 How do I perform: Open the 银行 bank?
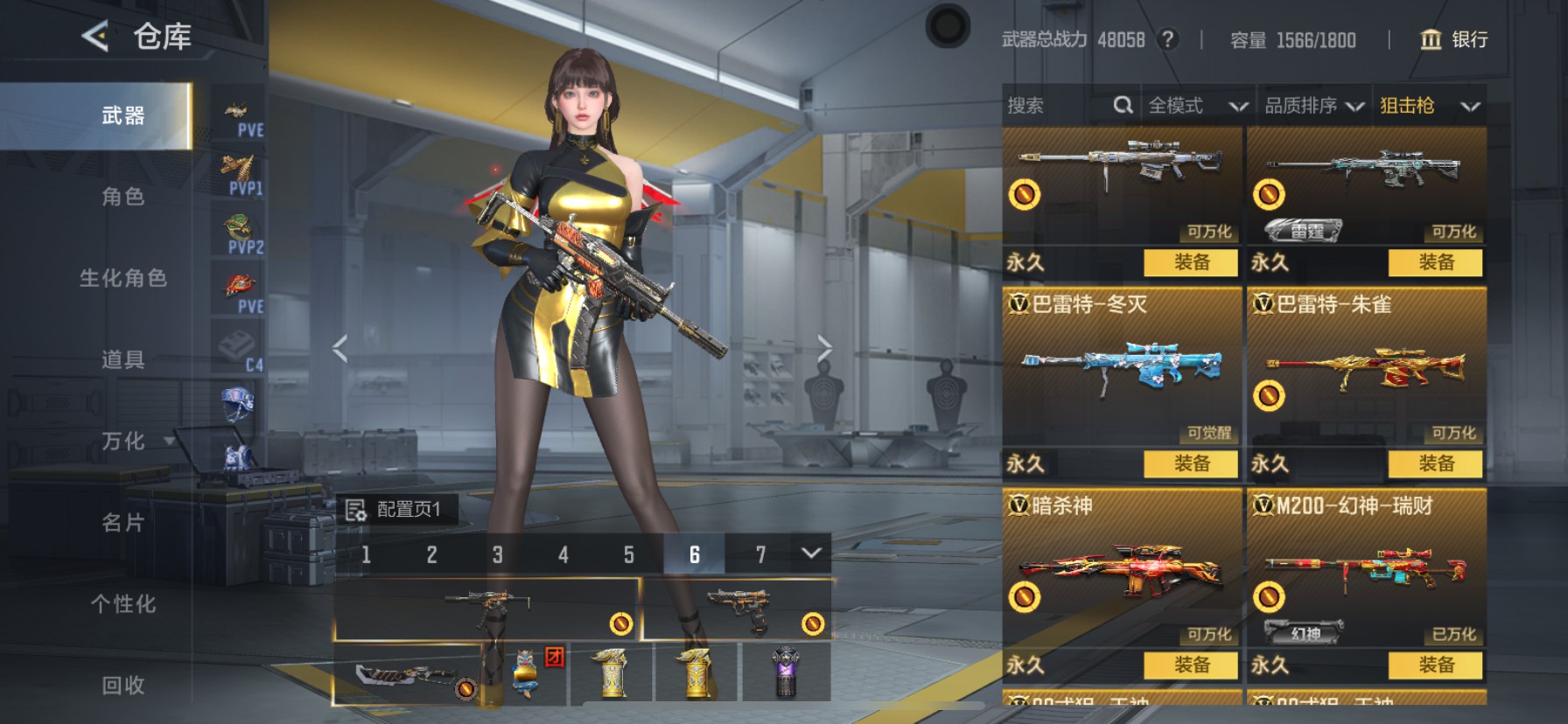click(1454, 39)
